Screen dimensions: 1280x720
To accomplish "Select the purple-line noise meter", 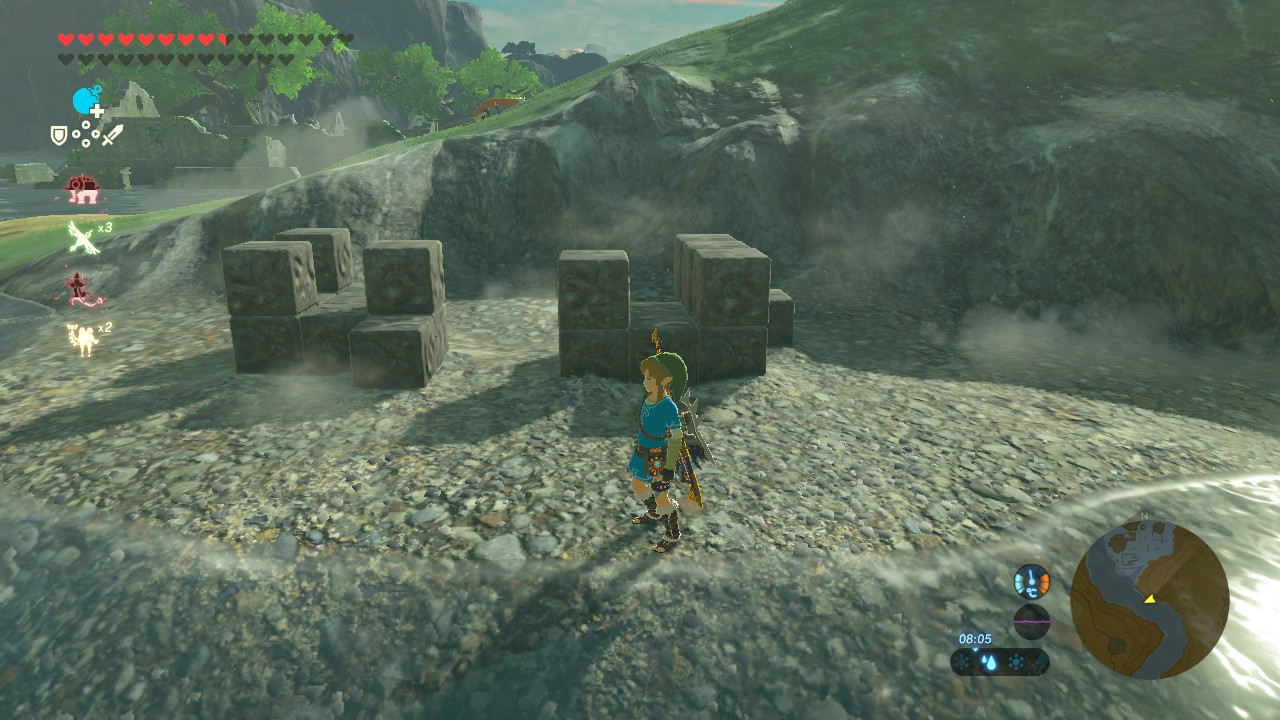I will tap(1031, 621).
